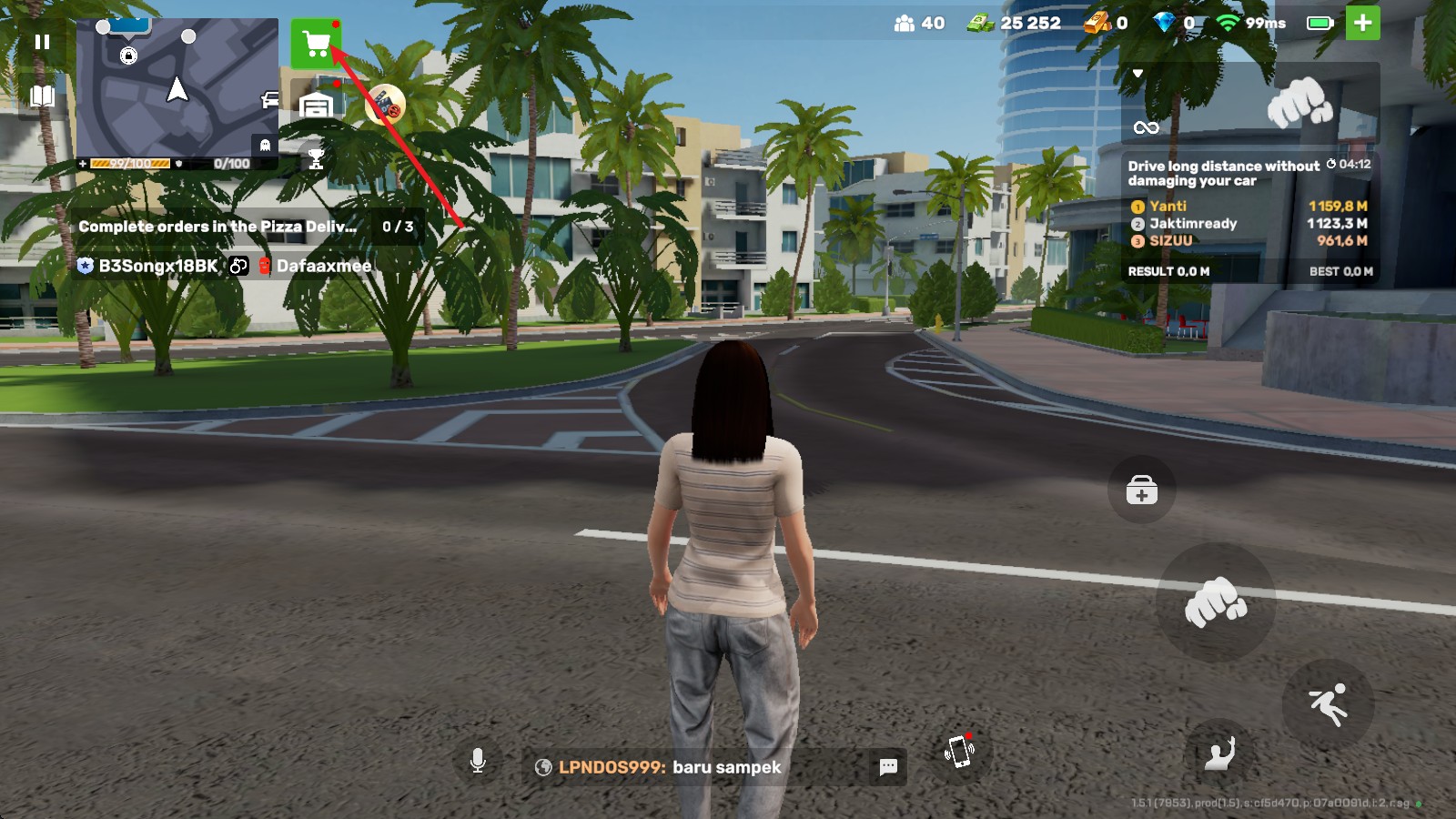1456x819 pixels.
Task: Open the chat speech bubble
Action: [888, 767]
